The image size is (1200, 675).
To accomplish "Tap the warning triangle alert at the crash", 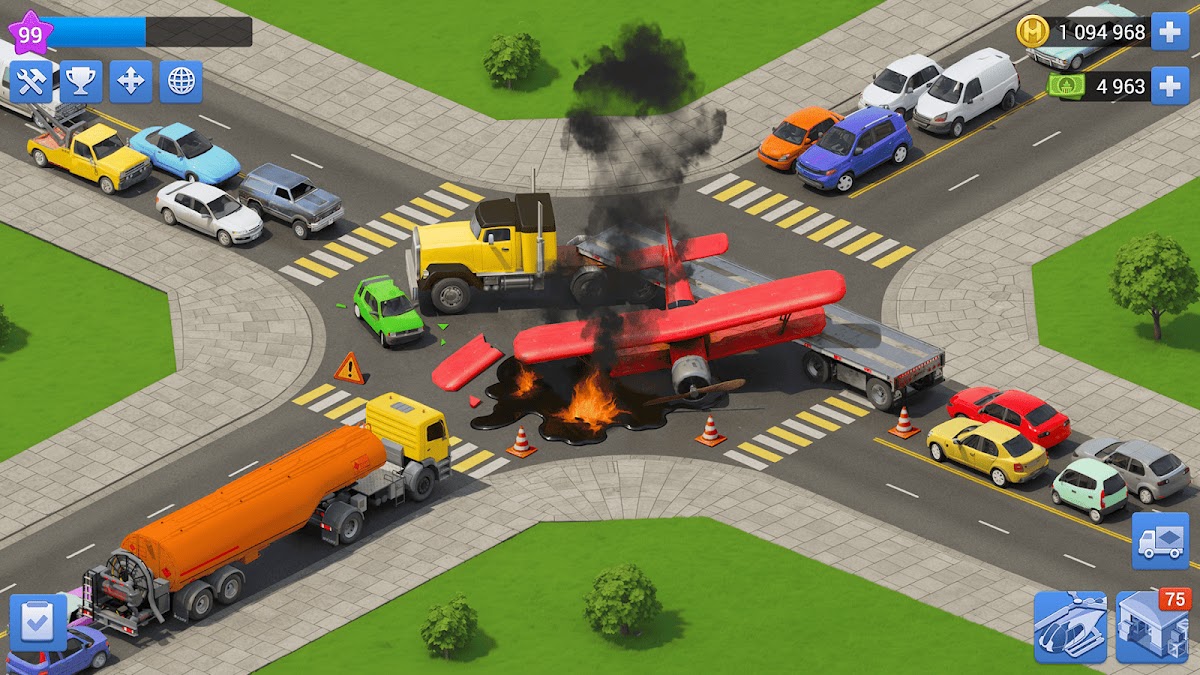I will (349, 368).
